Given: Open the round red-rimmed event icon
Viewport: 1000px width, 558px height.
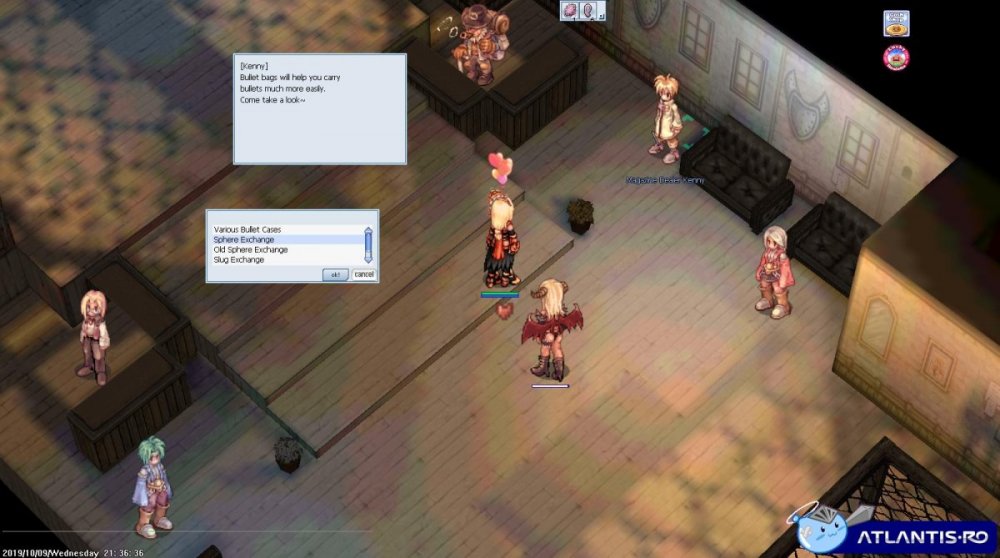Looking at the screenshot, I should click(x=895, y=58).
